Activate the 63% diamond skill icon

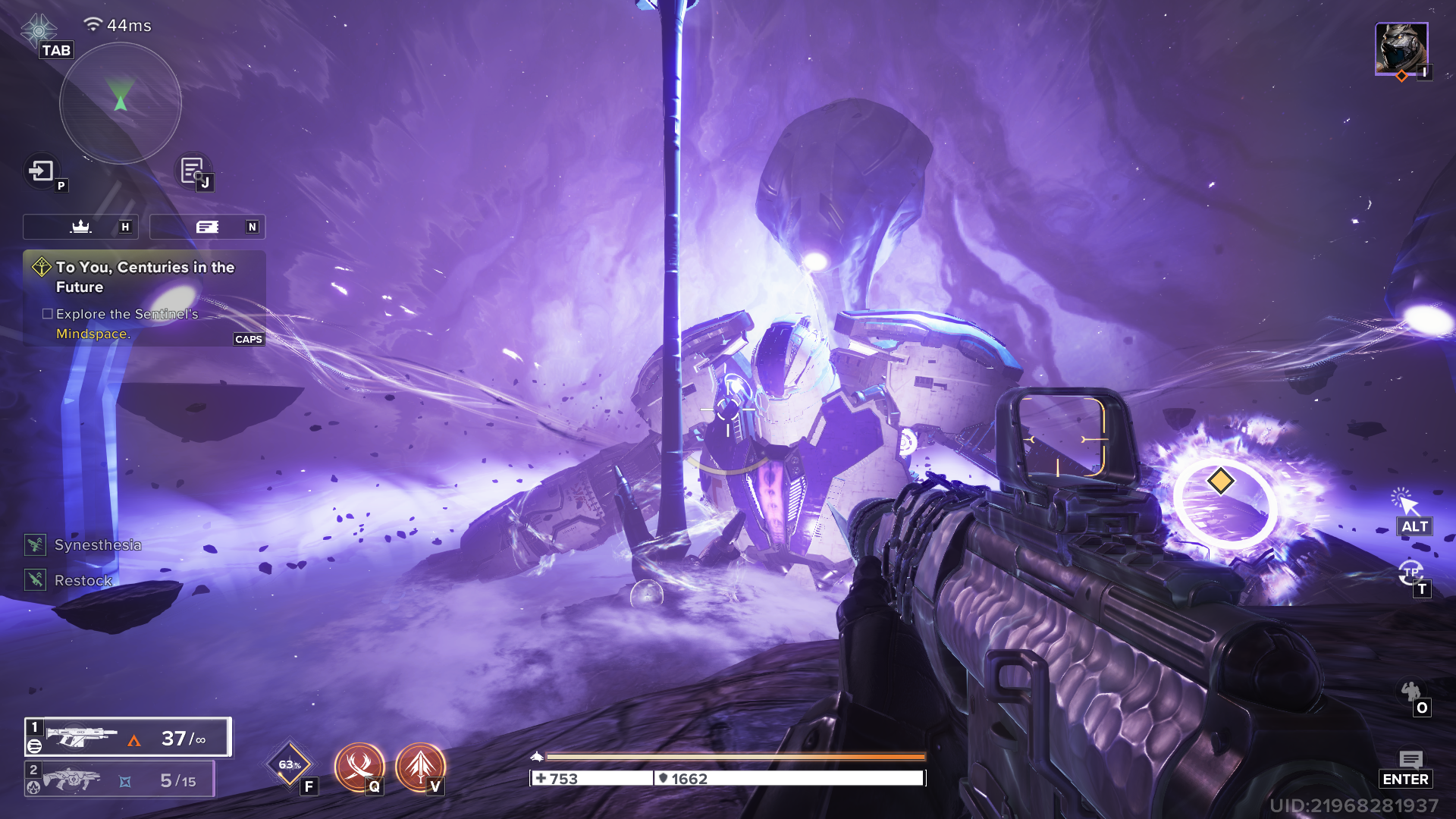(289, 764)
